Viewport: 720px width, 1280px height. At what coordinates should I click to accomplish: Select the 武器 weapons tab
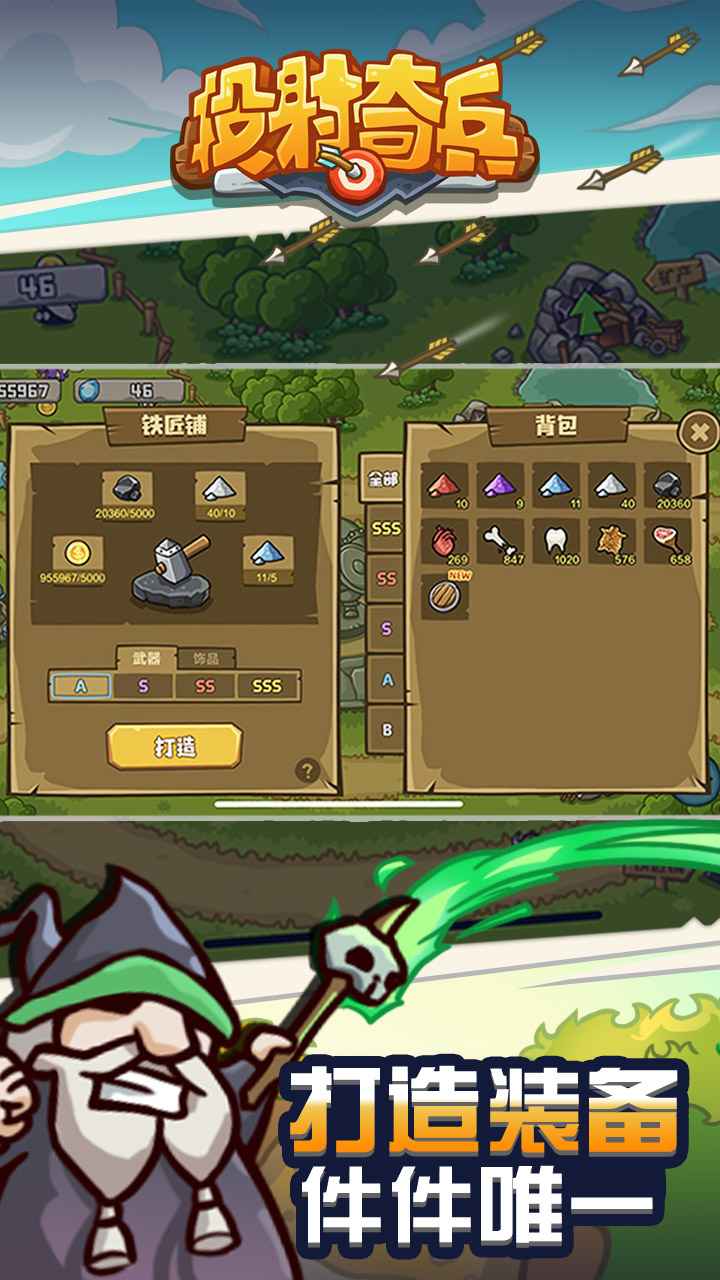click(146, 658)
